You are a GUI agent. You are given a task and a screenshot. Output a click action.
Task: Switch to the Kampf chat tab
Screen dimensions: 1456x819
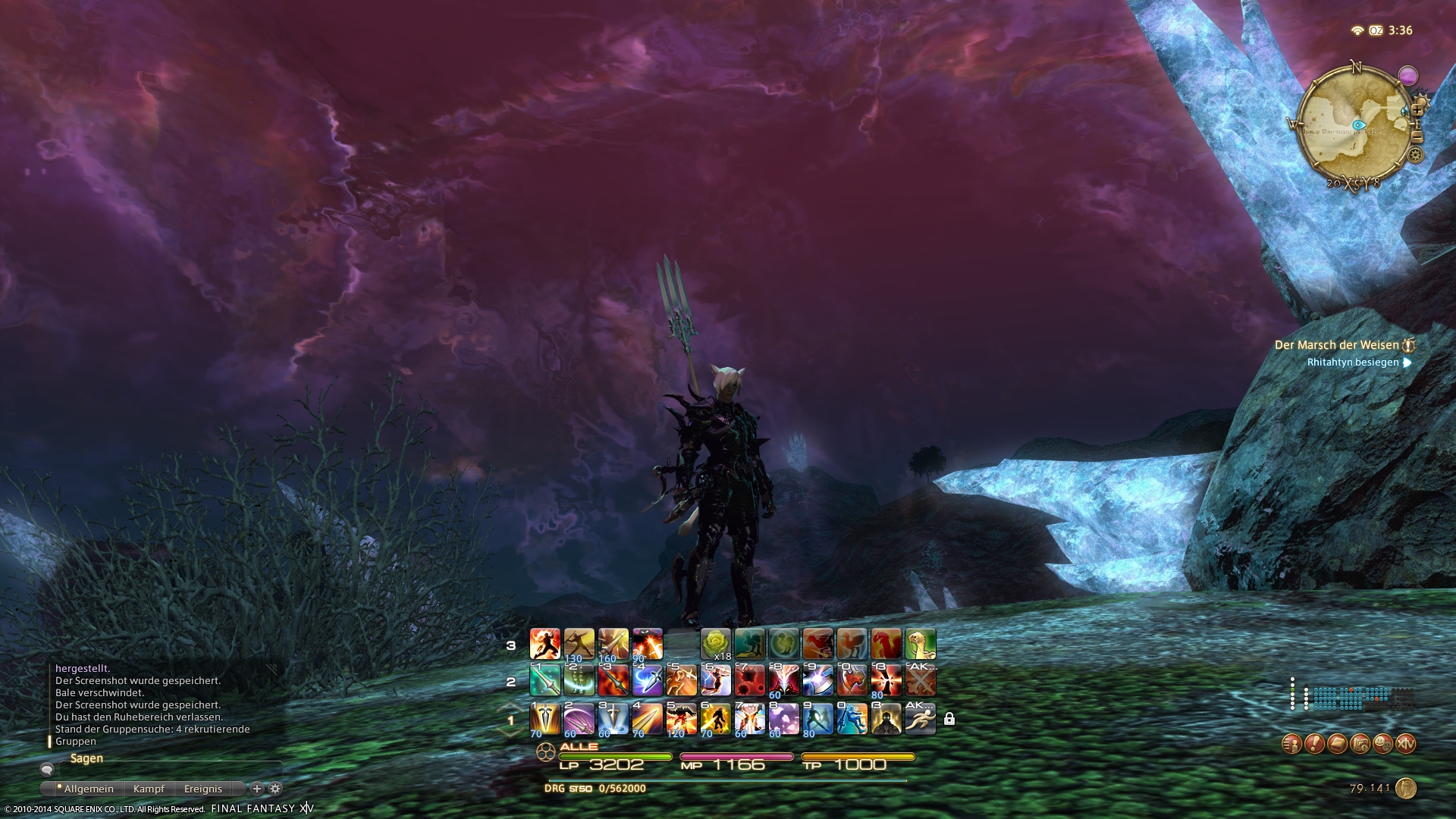point(149,789)
